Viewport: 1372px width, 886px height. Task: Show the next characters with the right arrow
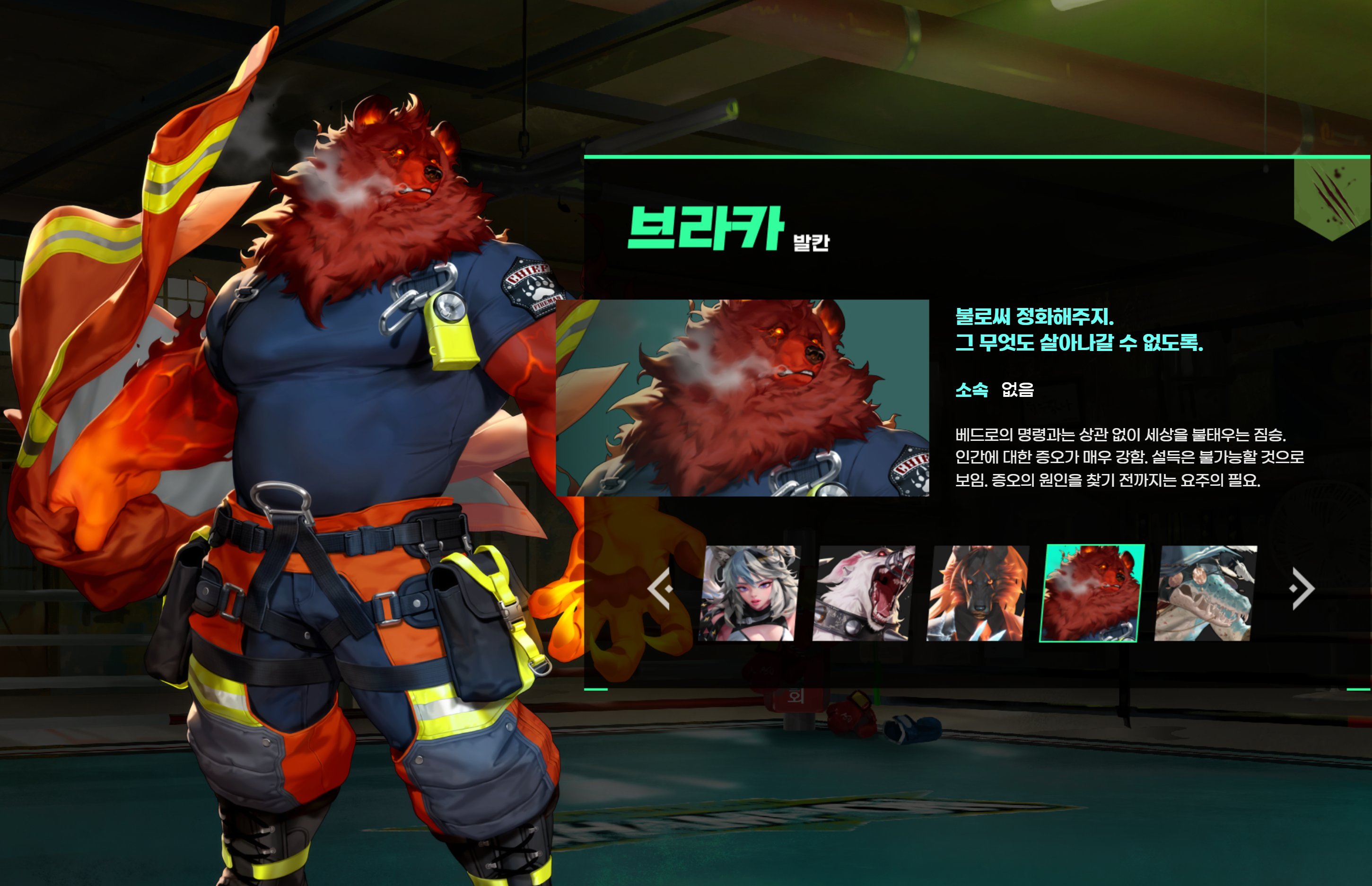click(1302, 588)
